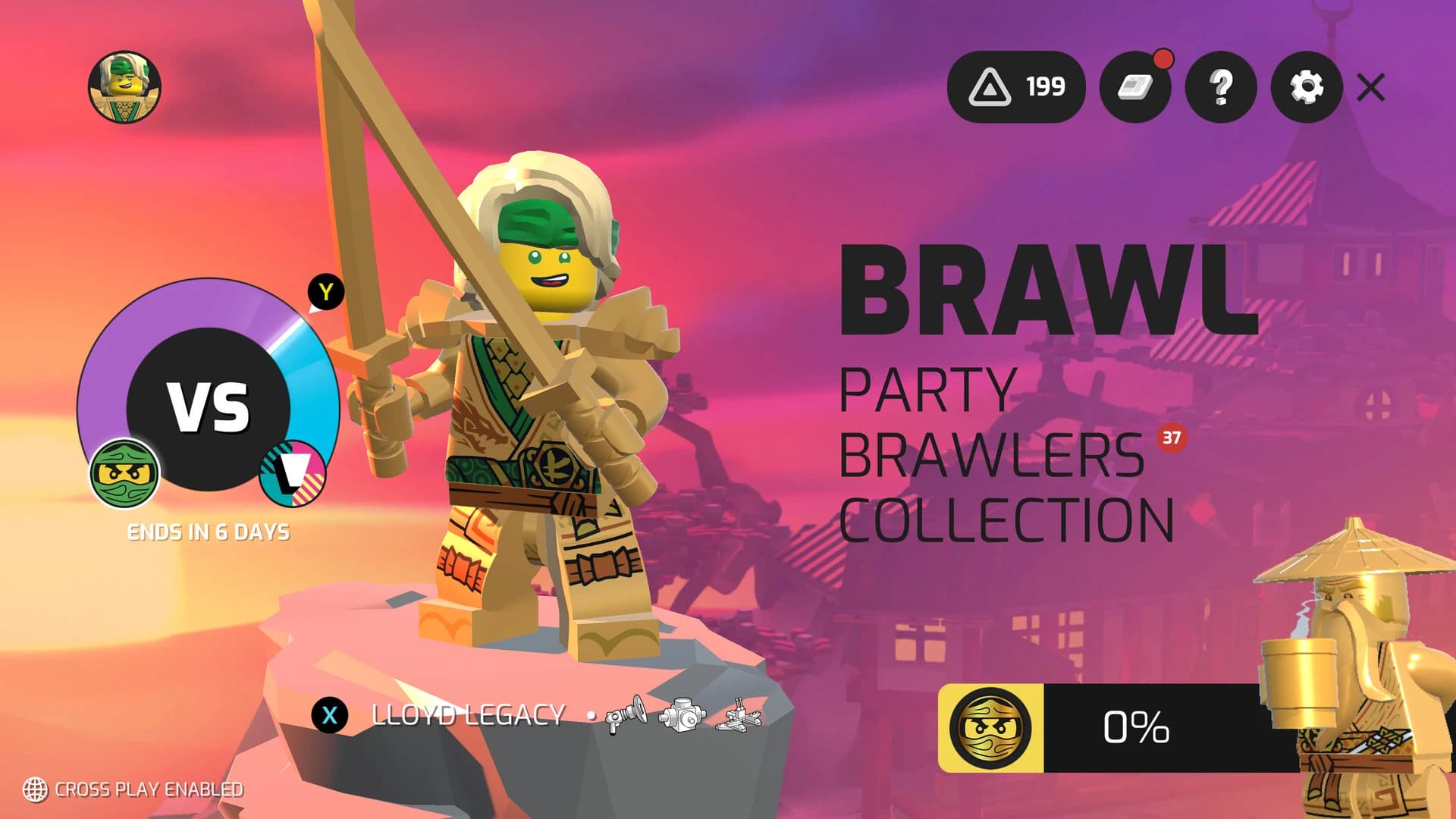Open the Settings gear menu
The width and height of the screenshot is (1456, 819).
1305,89
